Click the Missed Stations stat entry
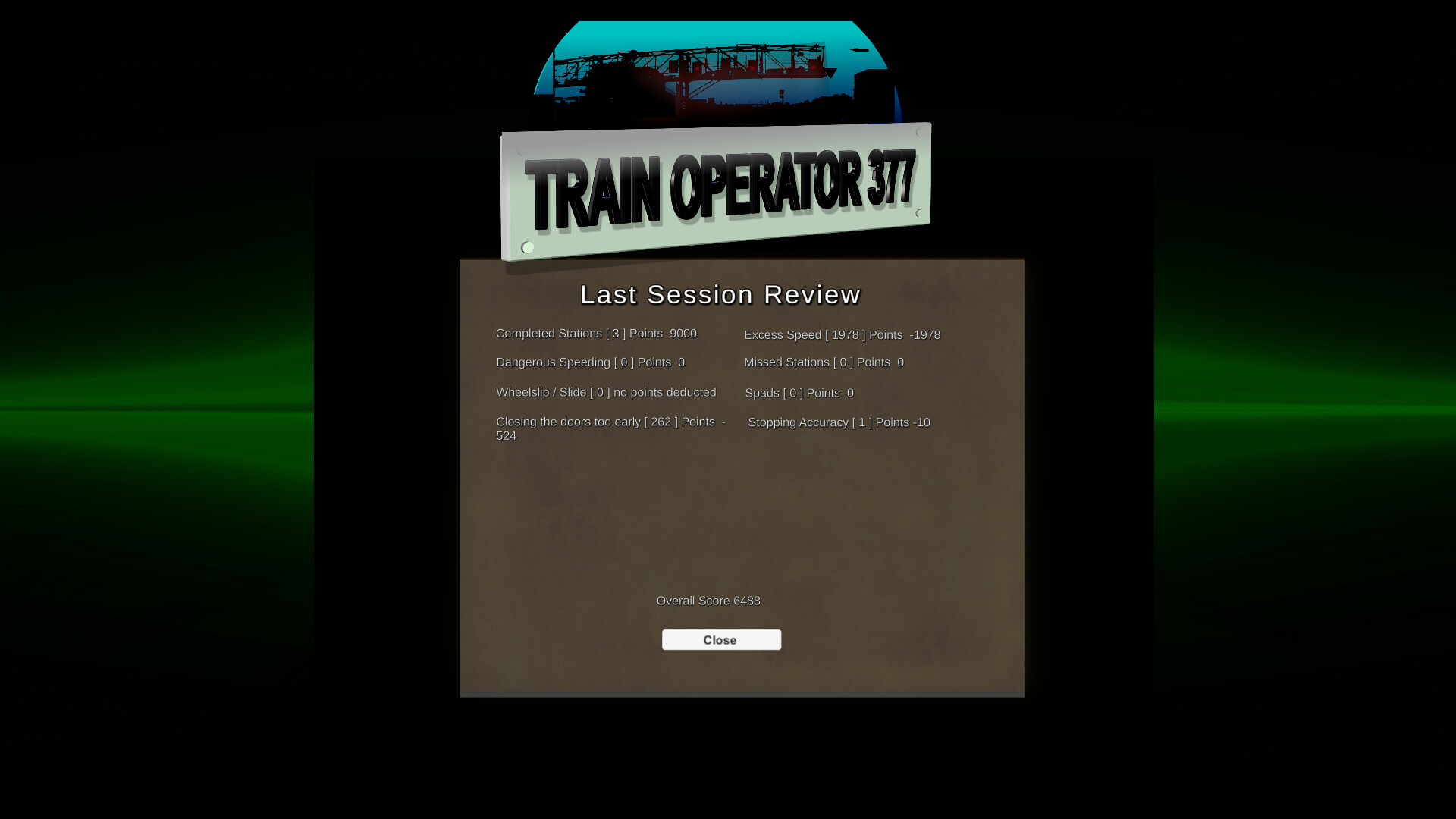This screenshot has height=819, width=1456. tap(823, 362)
